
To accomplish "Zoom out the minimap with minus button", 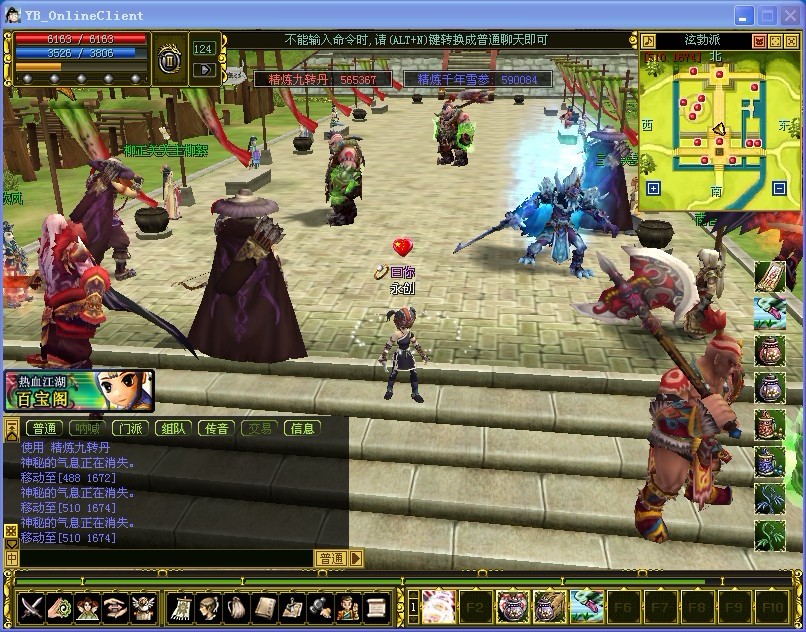I will click(x=780, y=188).
